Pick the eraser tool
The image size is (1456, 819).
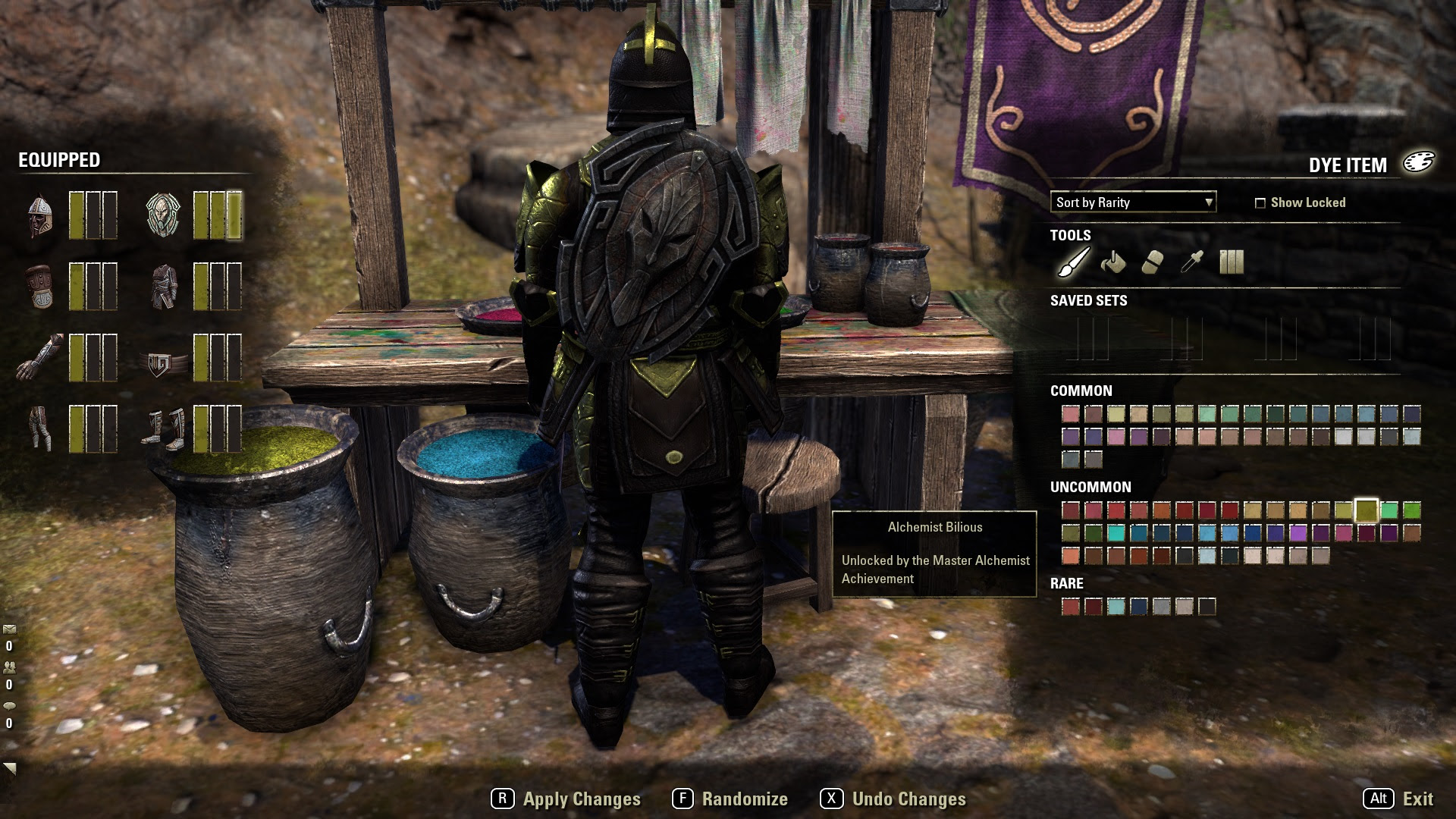tap(1152, 262)
